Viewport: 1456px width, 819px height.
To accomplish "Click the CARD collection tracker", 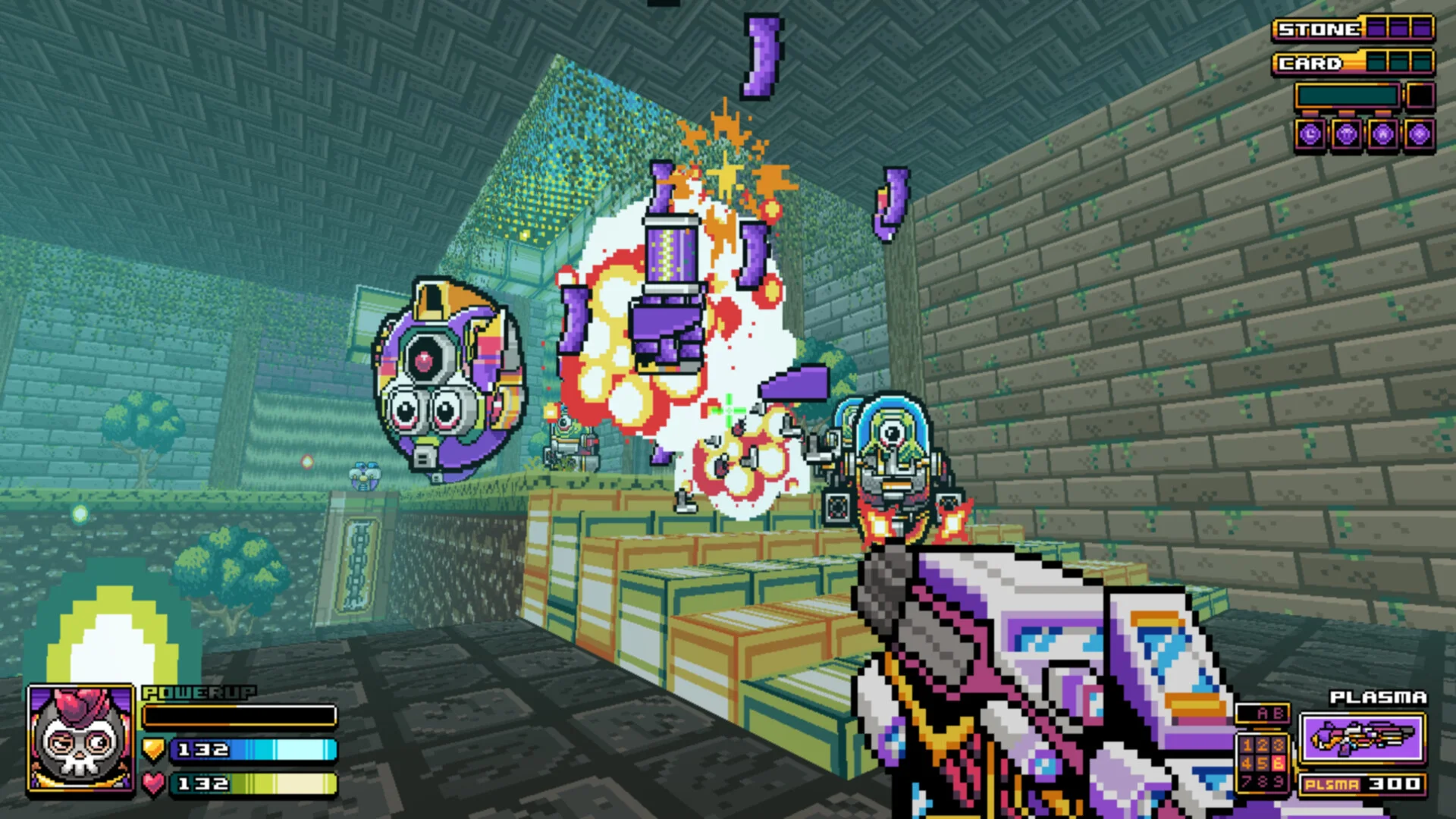I will (x=1353, y=63).
